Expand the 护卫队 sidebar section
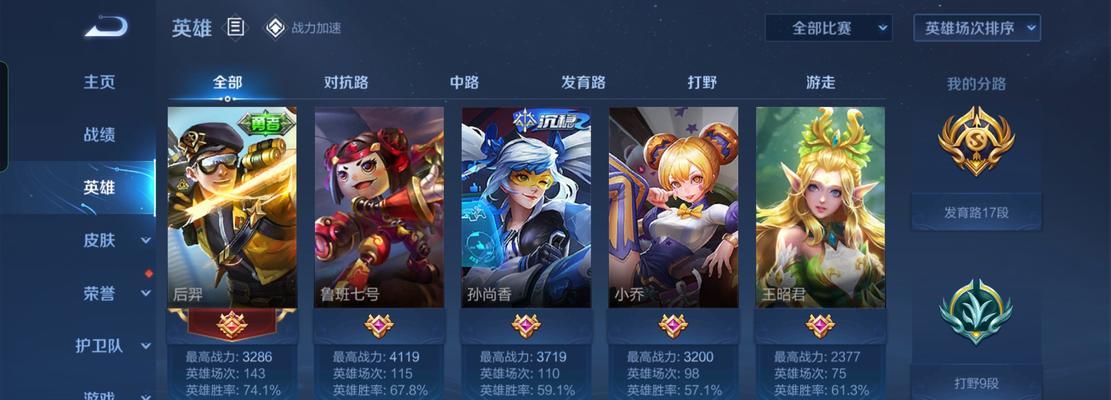The width and height of the screenshot is (1111, 400). tap(110, 346)
